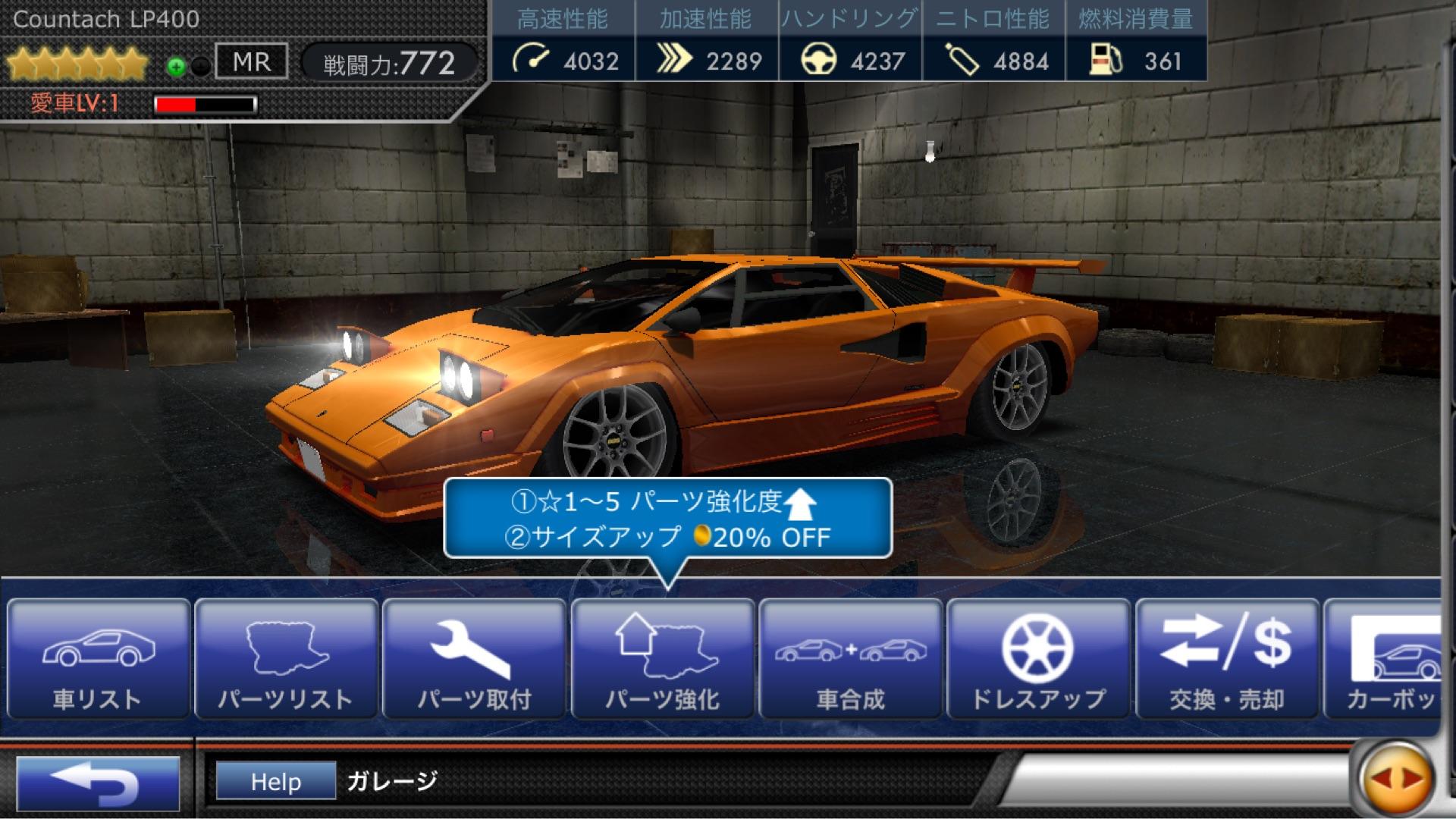The width and height of the screenshot is (1456, 819).
Task: Open the パーツ強化 parts upgrade menu
Action: pos(662,658)
